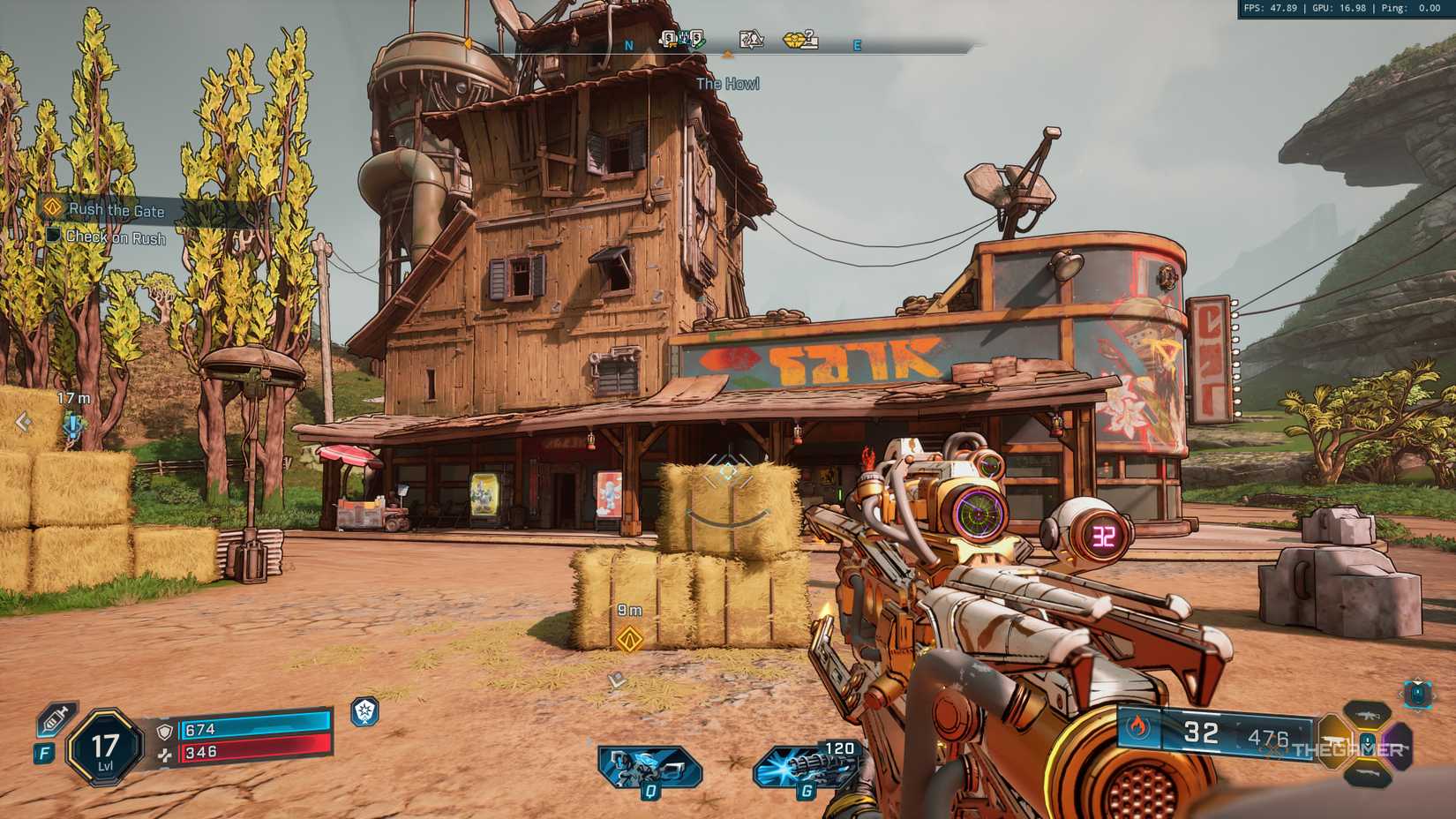Click the shield icon beside the 674 value
Image resolution: width=1456 pixels, height=819 pixels.
click(x=164, y=731)
